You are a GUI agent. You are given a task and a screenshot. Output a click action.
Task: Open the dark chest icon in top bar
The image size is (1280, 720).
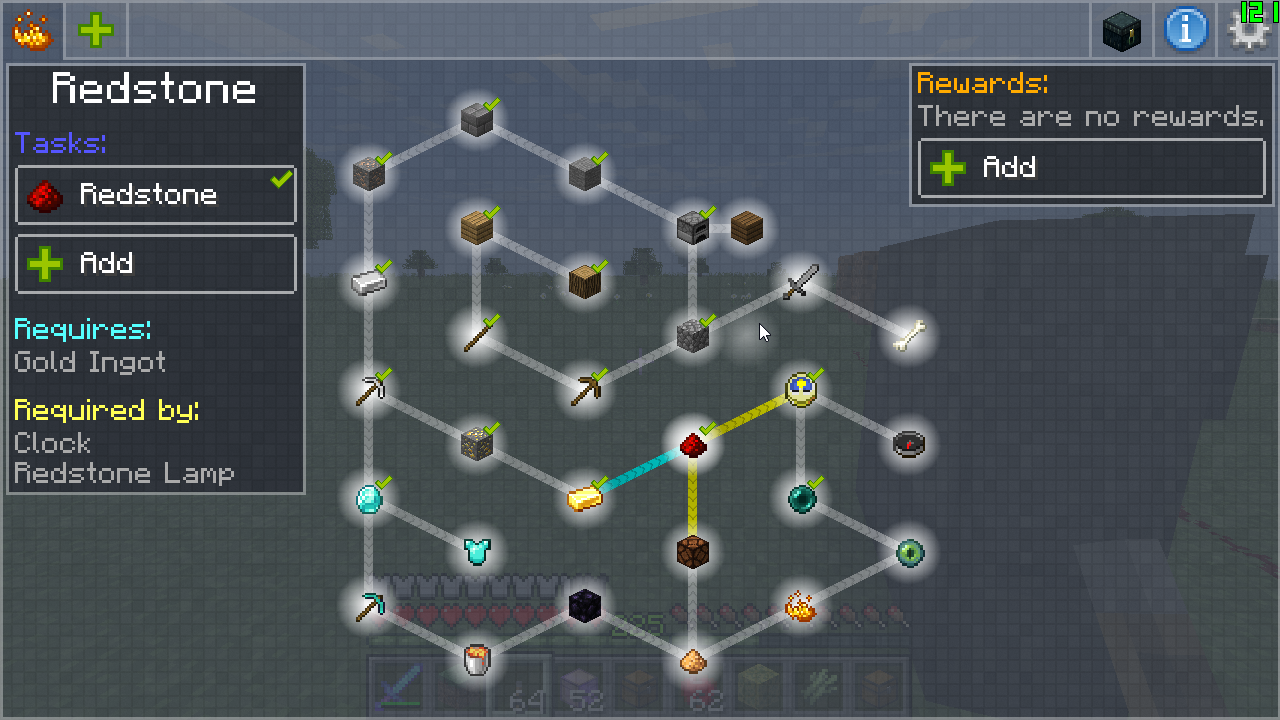tap(1122, 31)
